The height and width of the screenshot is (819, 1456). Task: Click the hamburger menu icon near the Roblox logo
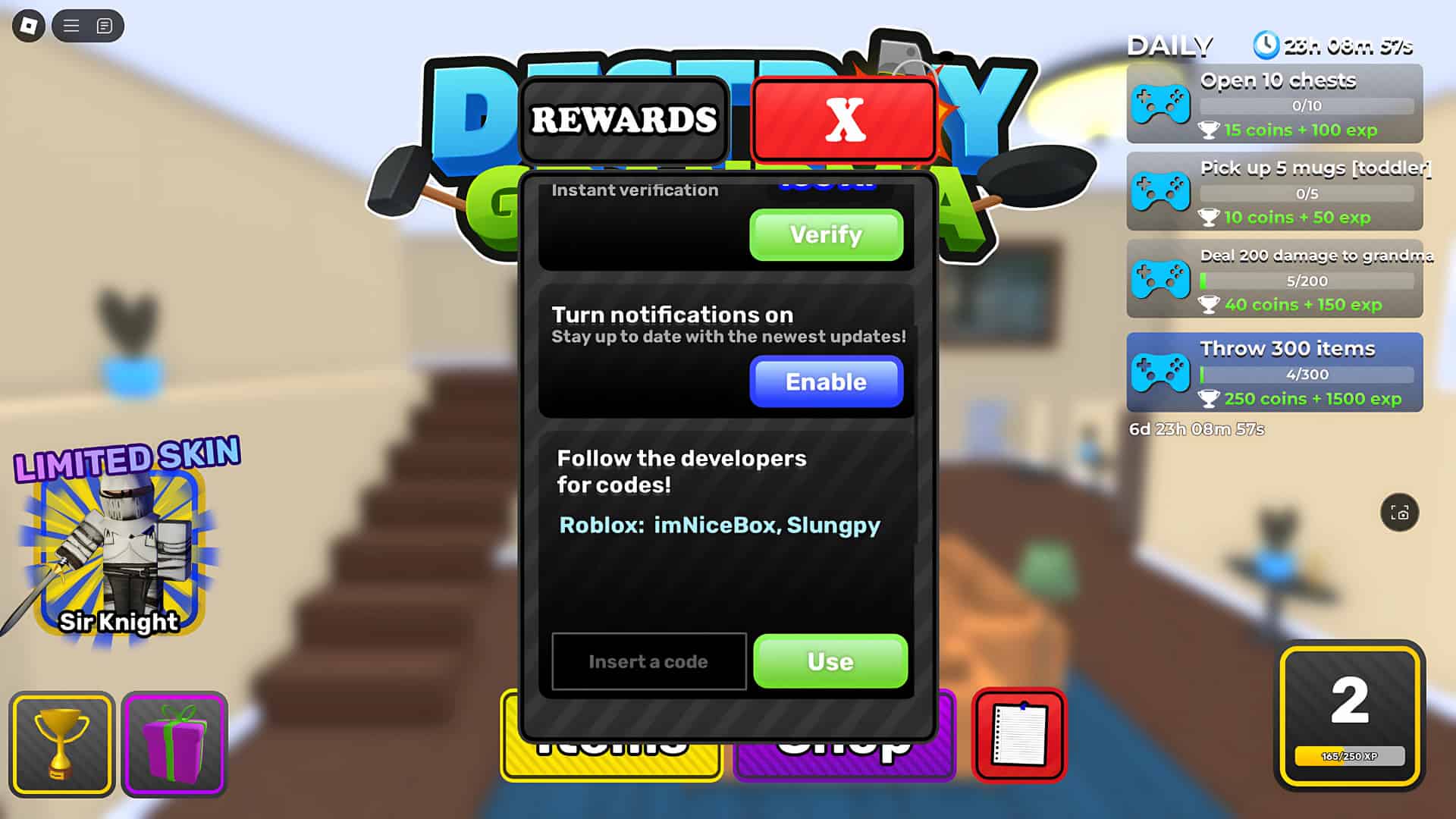tap(69, 25)
